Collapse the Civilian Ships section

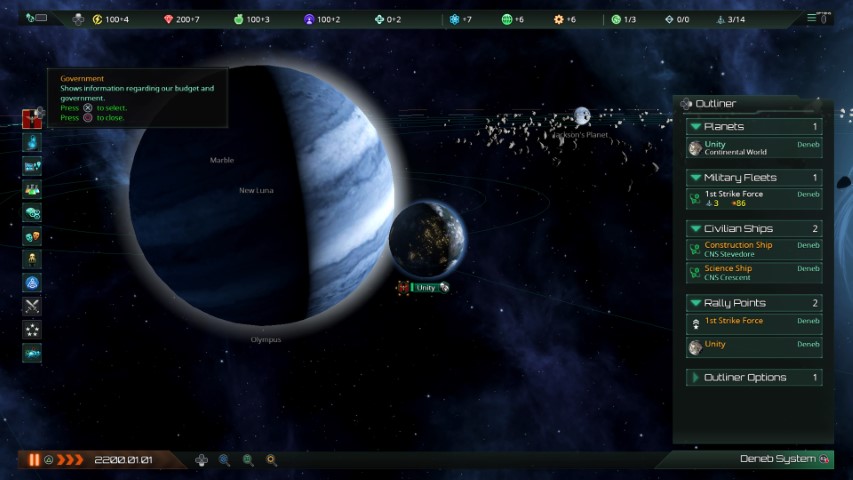click(x=694, y=229)
